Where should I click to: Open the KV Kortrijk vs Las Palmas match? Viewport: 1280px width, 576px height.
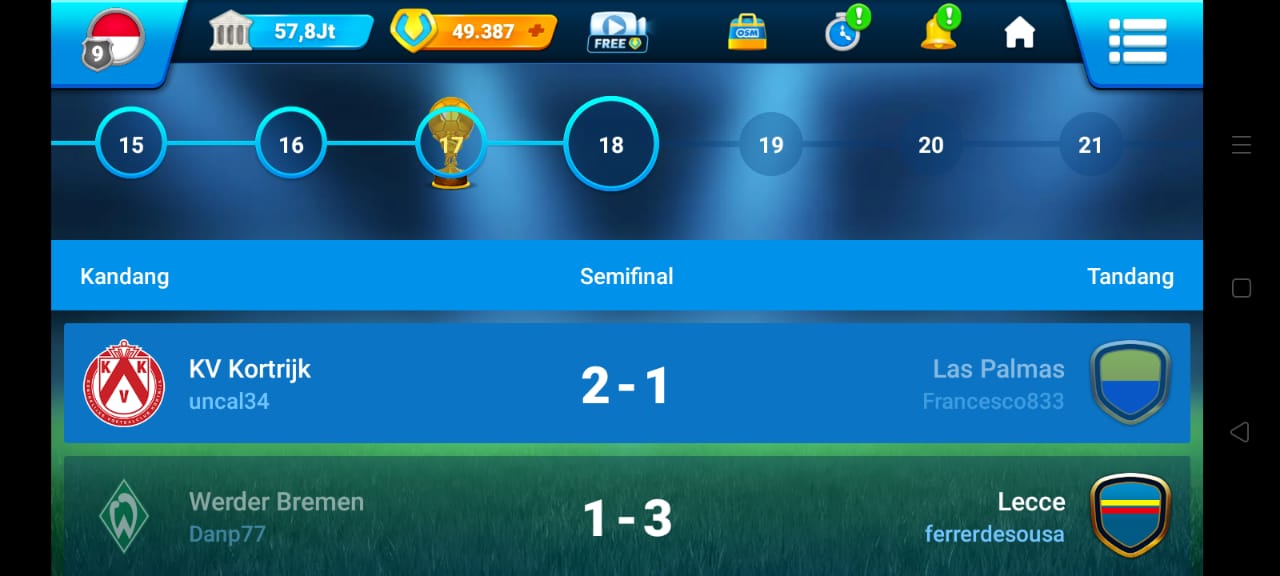coord(626,384)
